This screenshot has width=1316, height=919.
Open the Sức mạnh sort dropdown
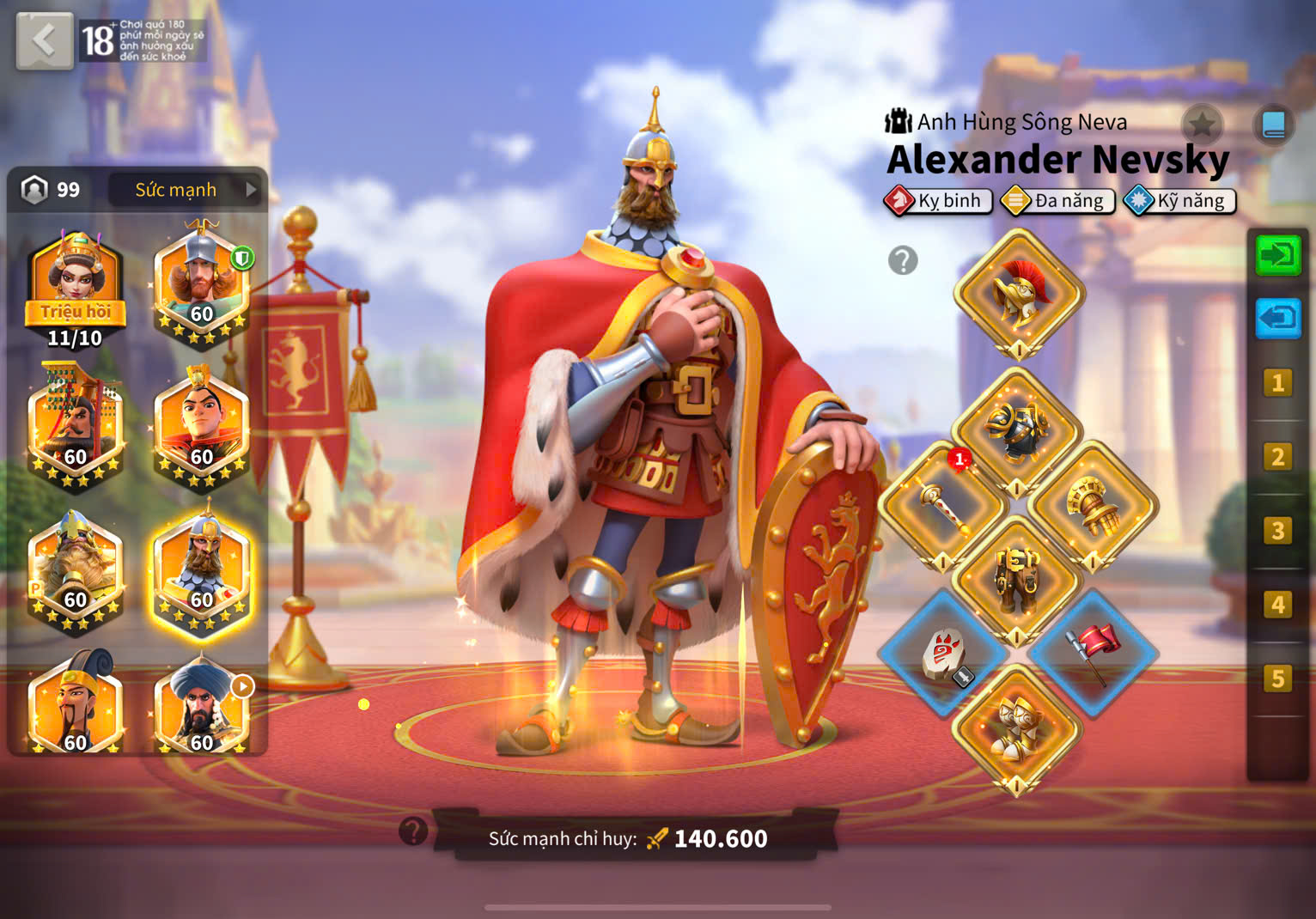[187, 190]
